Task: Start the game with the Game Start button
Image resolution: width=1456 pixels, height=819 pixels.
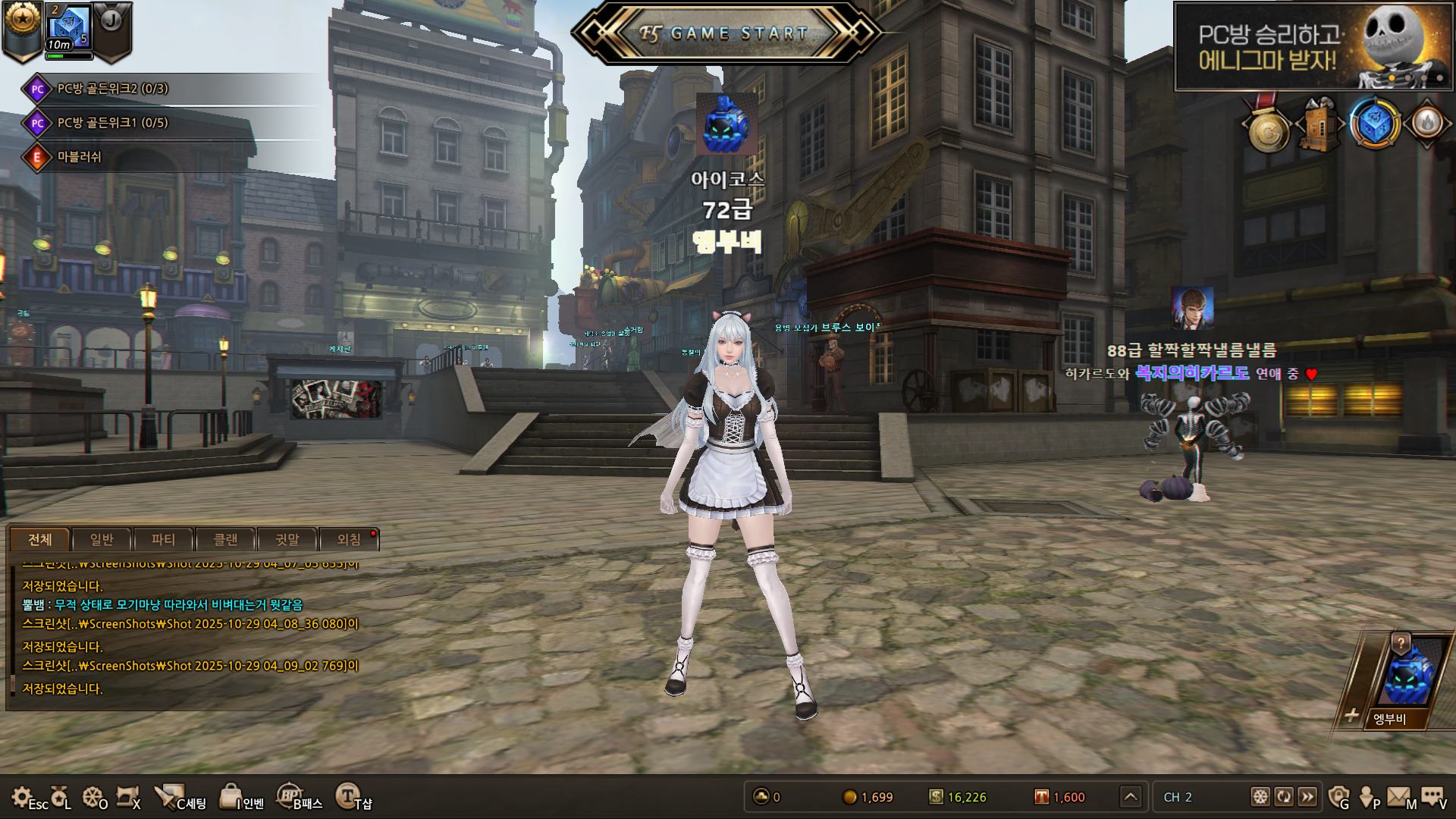Action: point(726,33)
